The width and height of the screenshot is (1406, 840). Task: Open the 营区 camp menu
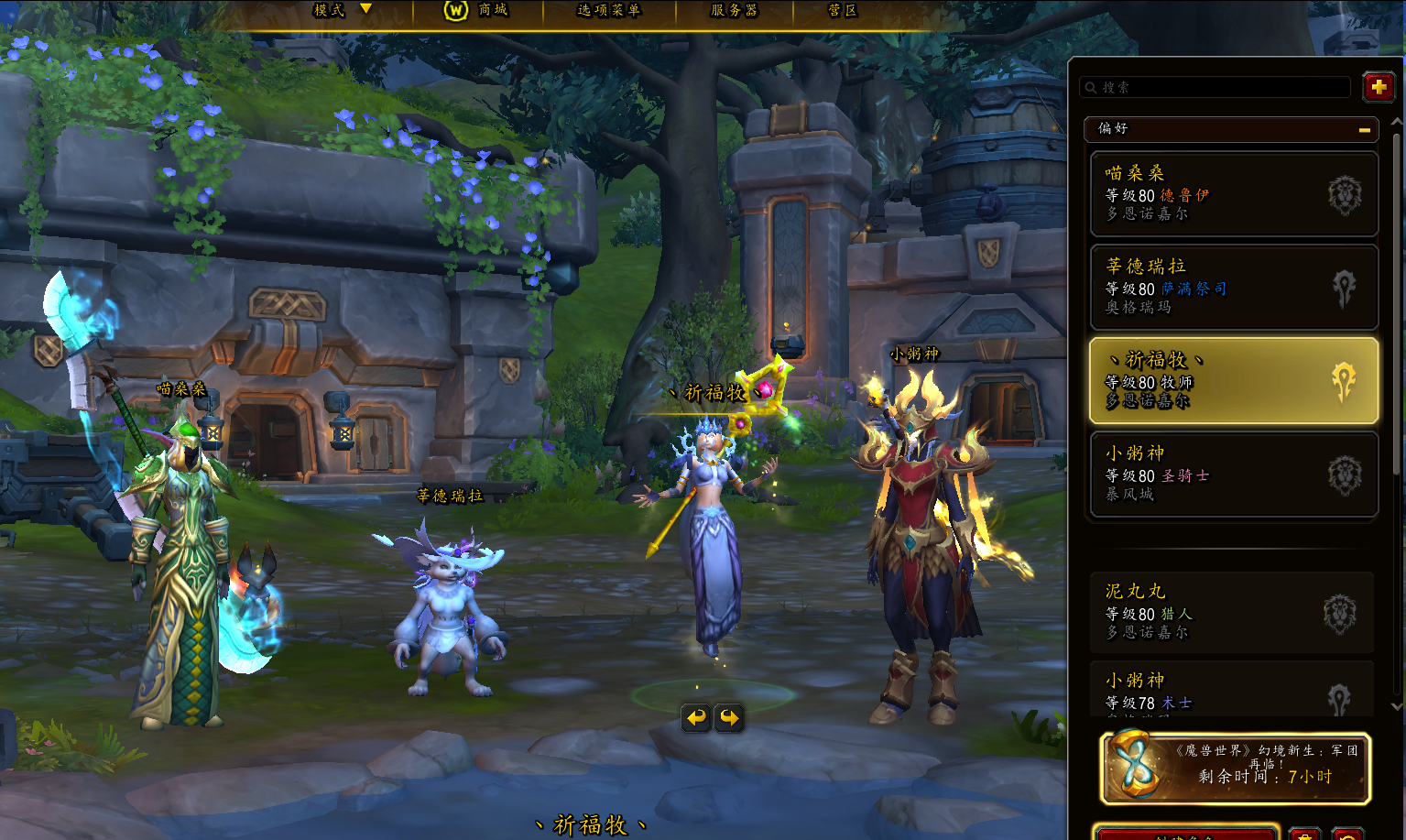pyautogui.click(x=842, y=10)
